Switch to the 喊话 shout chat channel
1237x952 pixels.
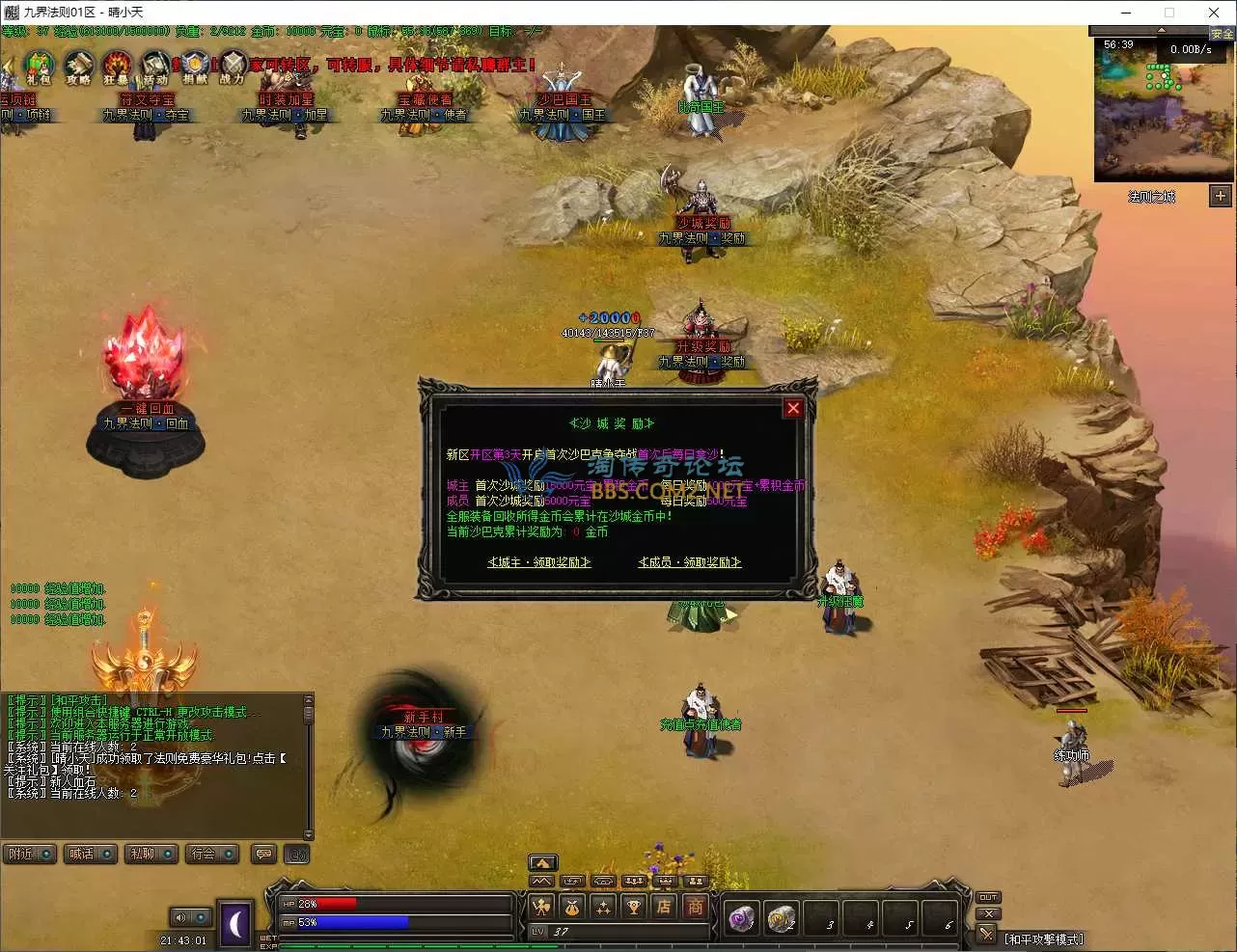click(x=90, y=855)
